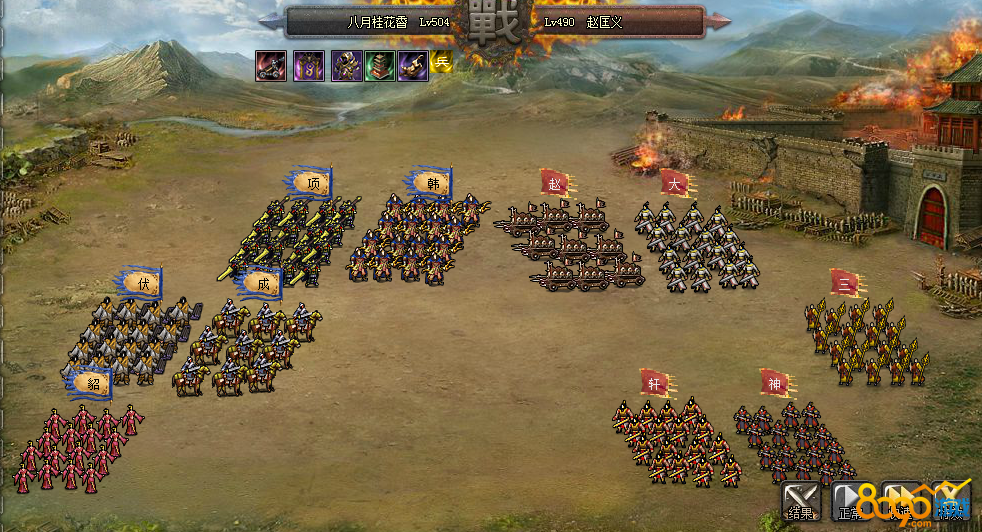982x532 pixels.
Task: Toggle the checkmark button beside fast speed
Action: [x=951, y=500]
